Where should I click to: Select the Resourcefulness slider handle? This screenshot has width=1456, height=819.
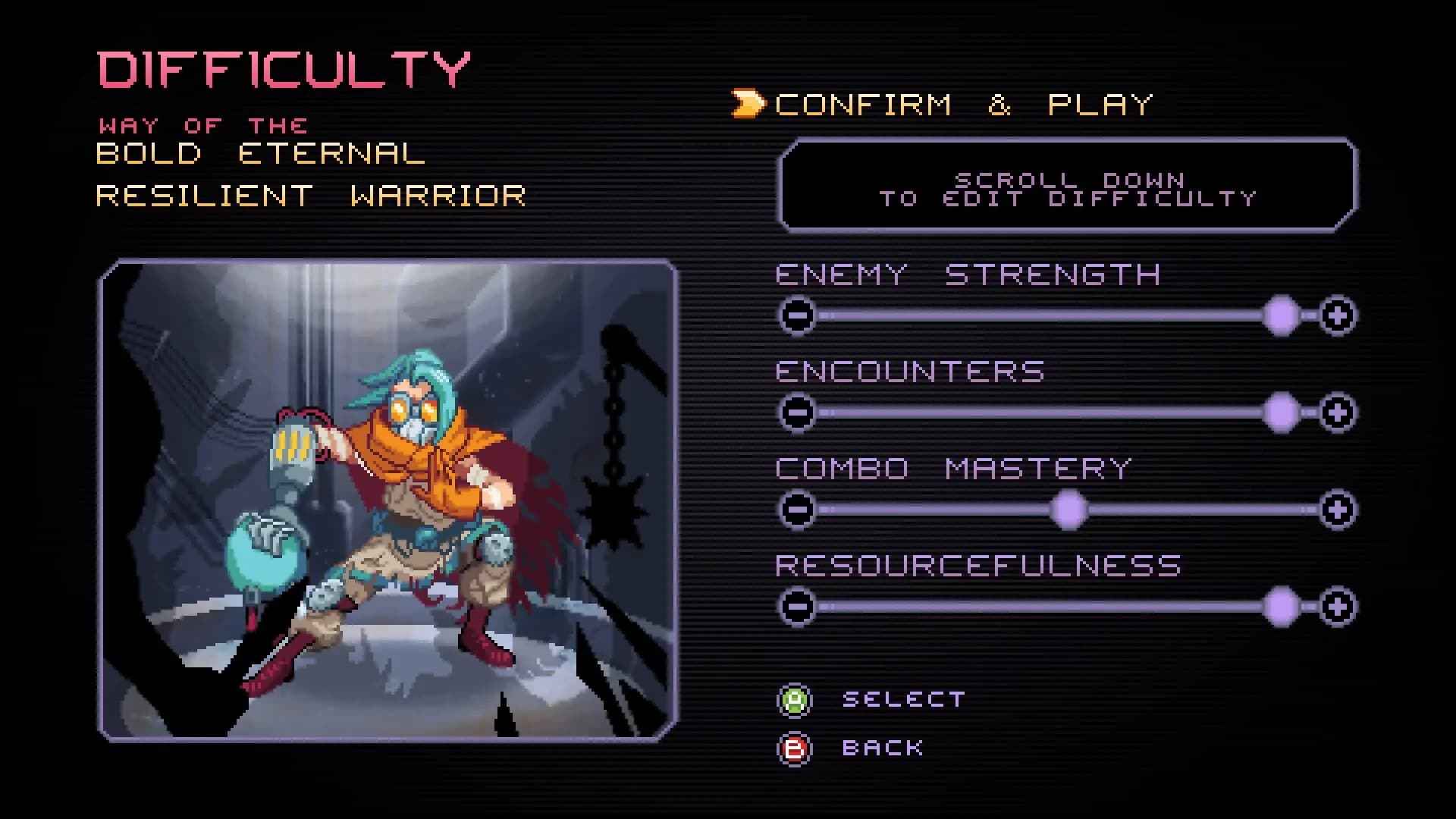click(1282, 604)
